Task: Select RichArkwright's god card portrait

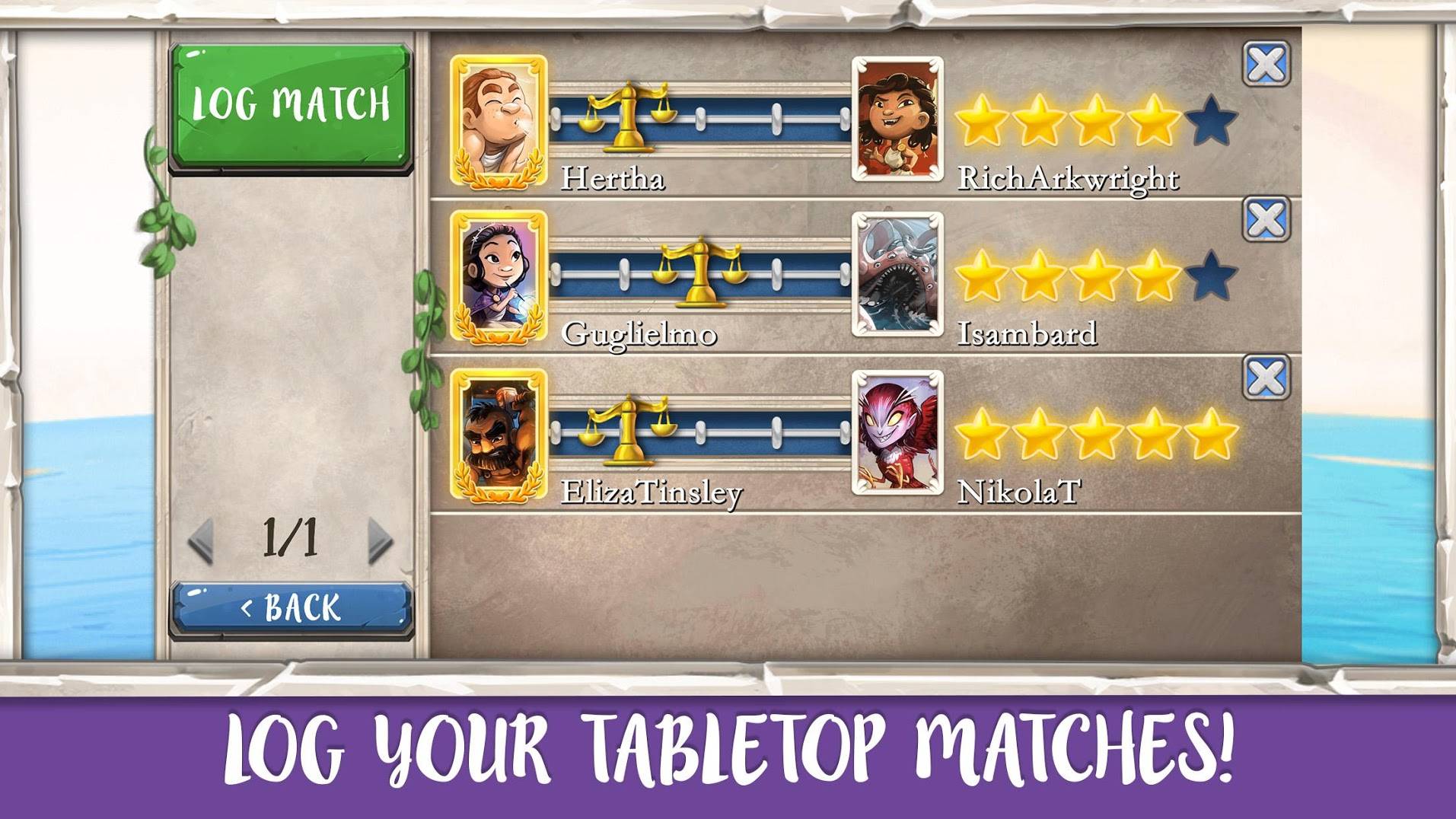Action: click(x=897, y=120)
